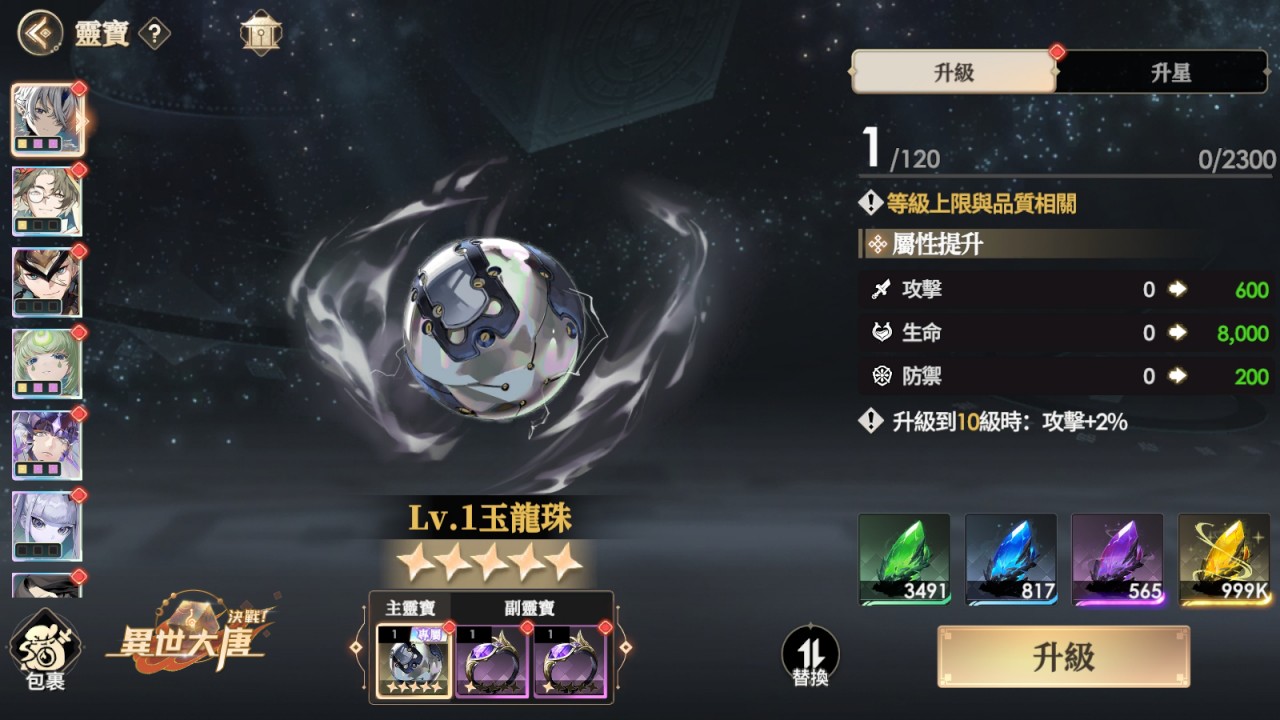
Task: Click the back arrow icon top left
Action: 38,32
